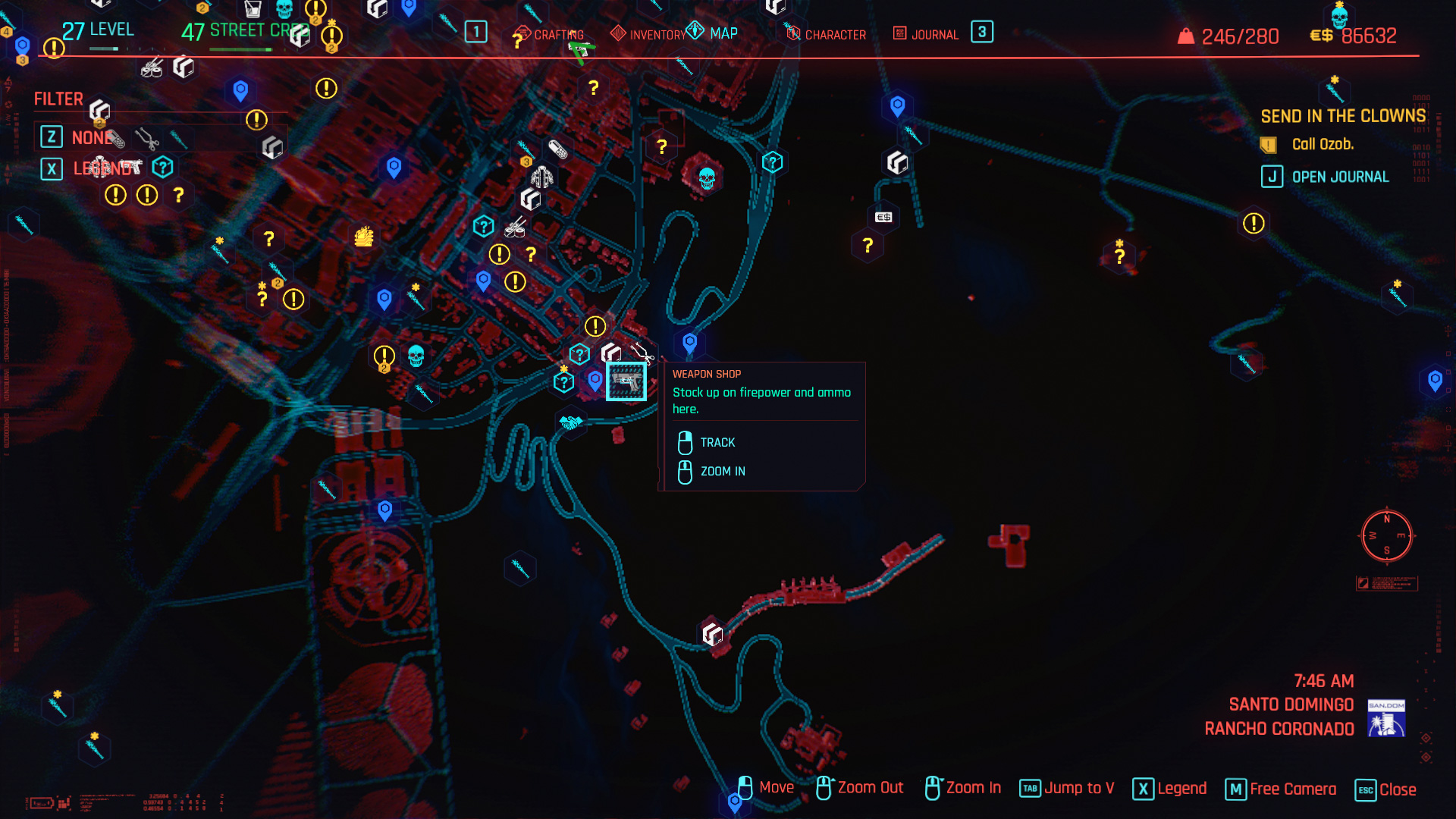The image size is (1456, 819).
Task: Set the map filter to None
Action: coord(91,137)
